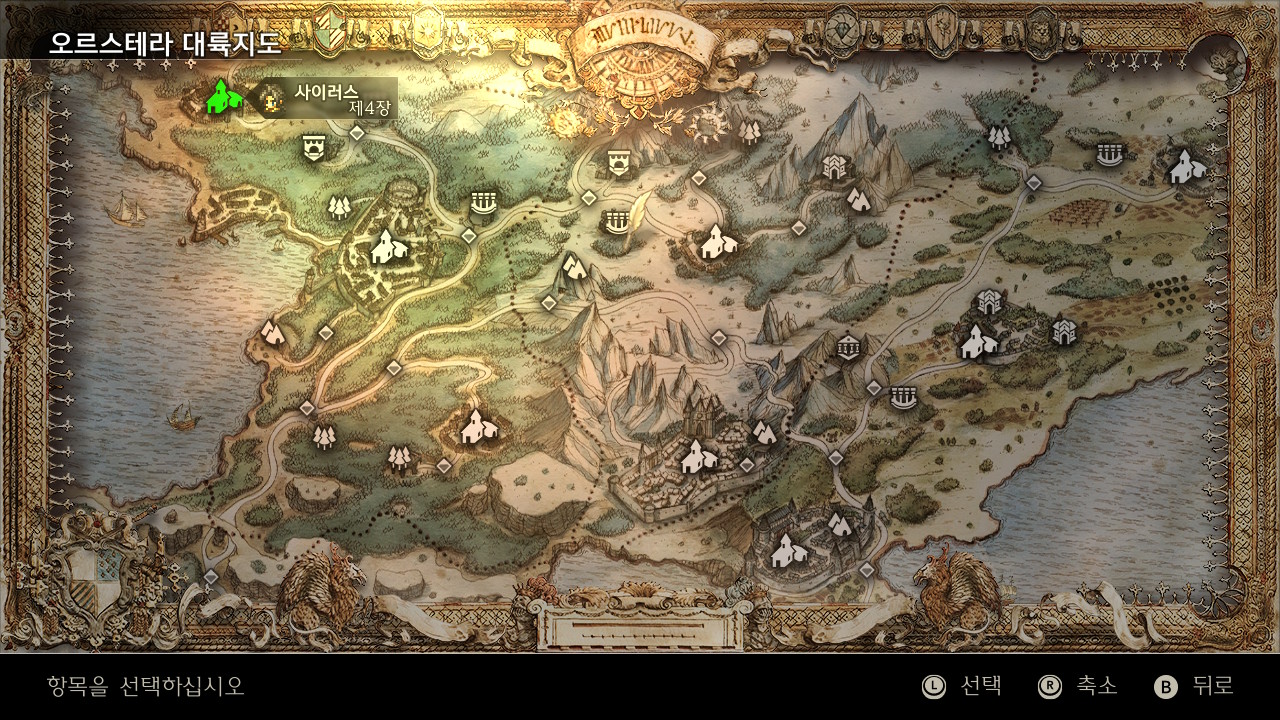Viewport: 1280px width, 720px height.
Task: Select the arch-shield marker beneath the Cyrus label
Action: (314, 148)
